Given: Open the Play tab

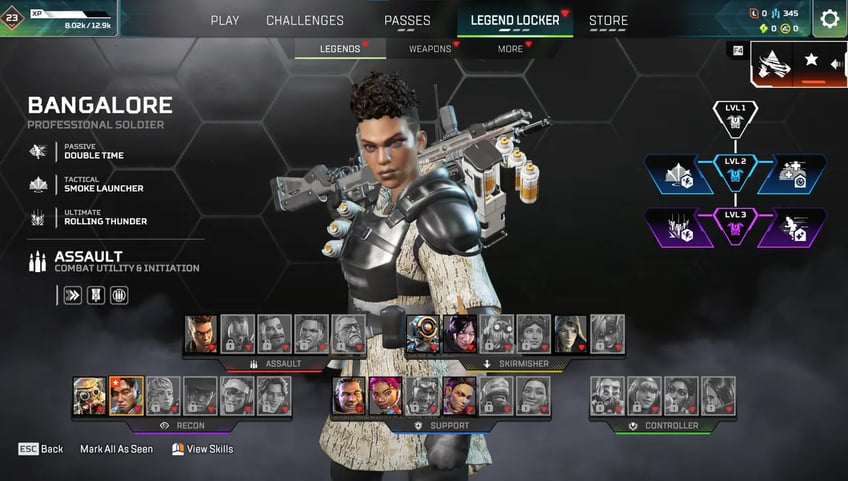Looking at the screenshot, I should click(224, 20).
